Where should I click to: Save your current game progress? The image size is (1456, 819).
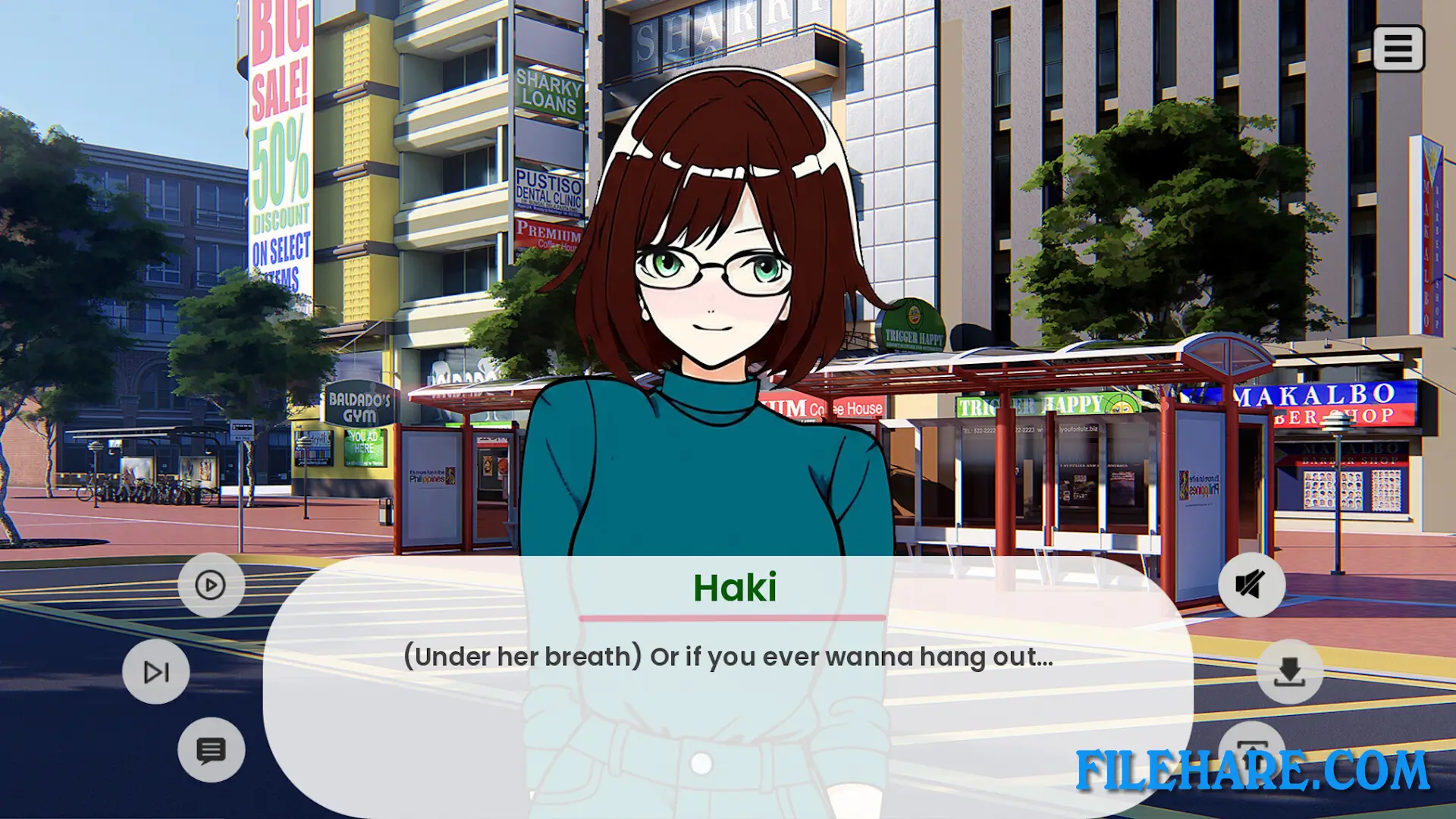click(x=1288, y=670)
